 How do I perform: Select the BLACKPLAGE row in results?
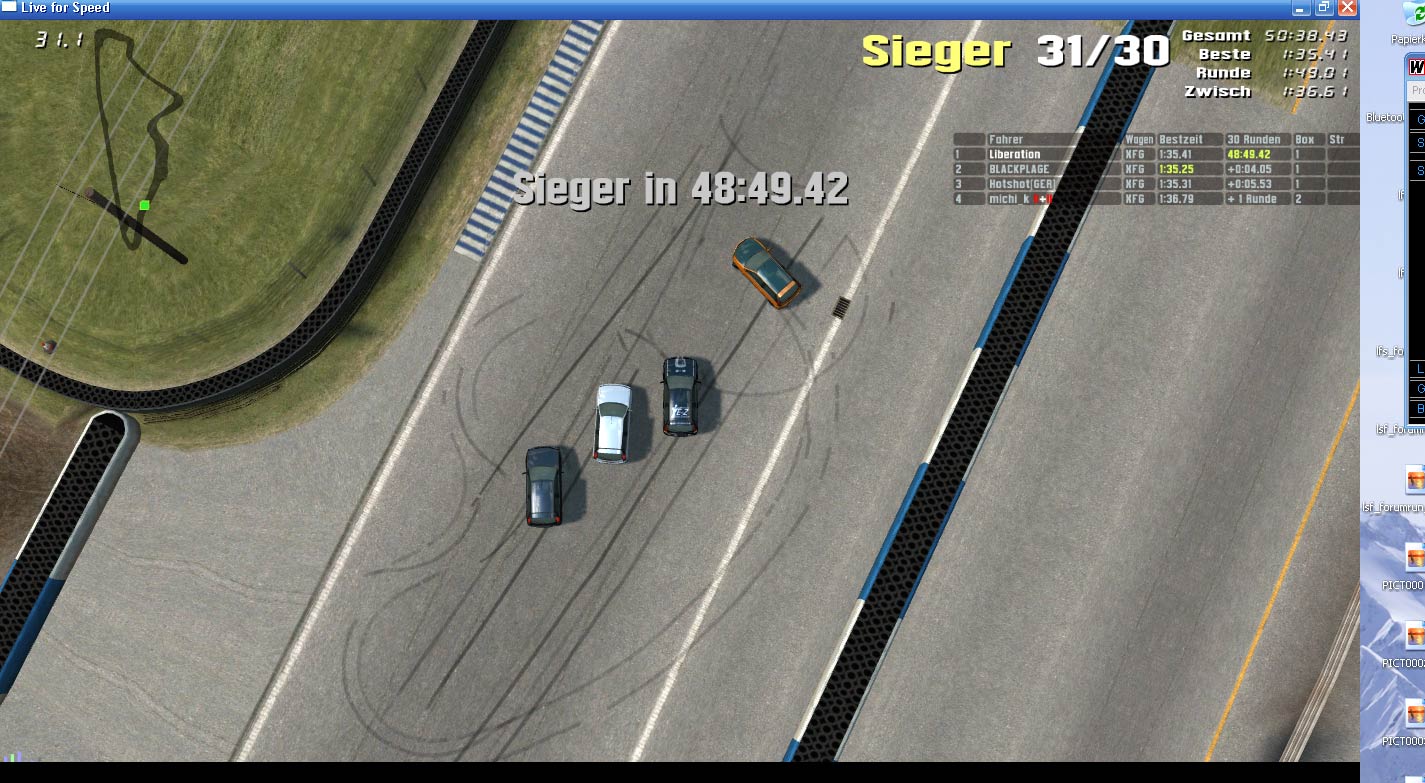(x=1019, y=170)
